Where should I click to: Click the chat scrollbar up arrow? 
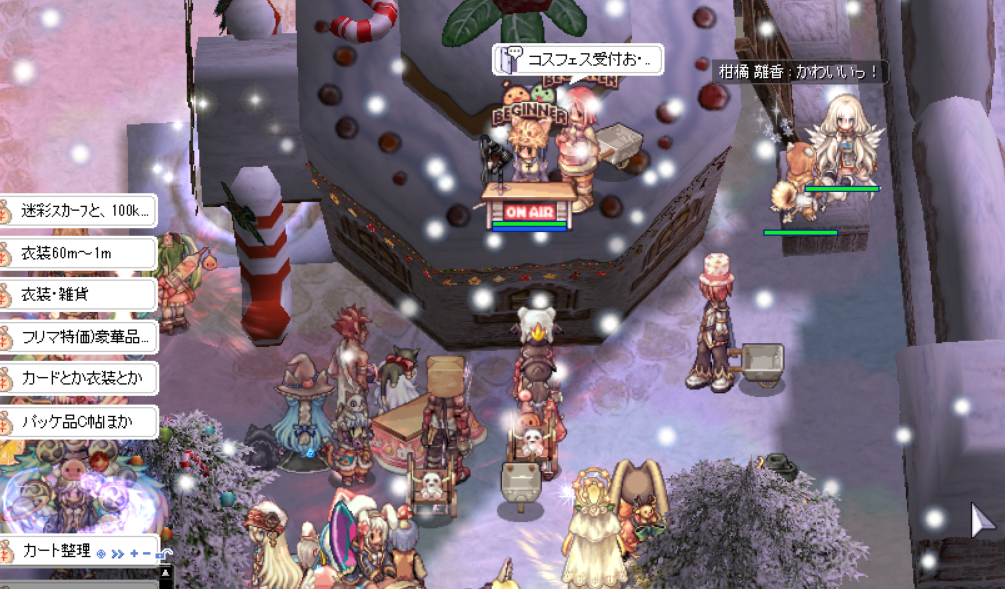[x=166, y=573]
